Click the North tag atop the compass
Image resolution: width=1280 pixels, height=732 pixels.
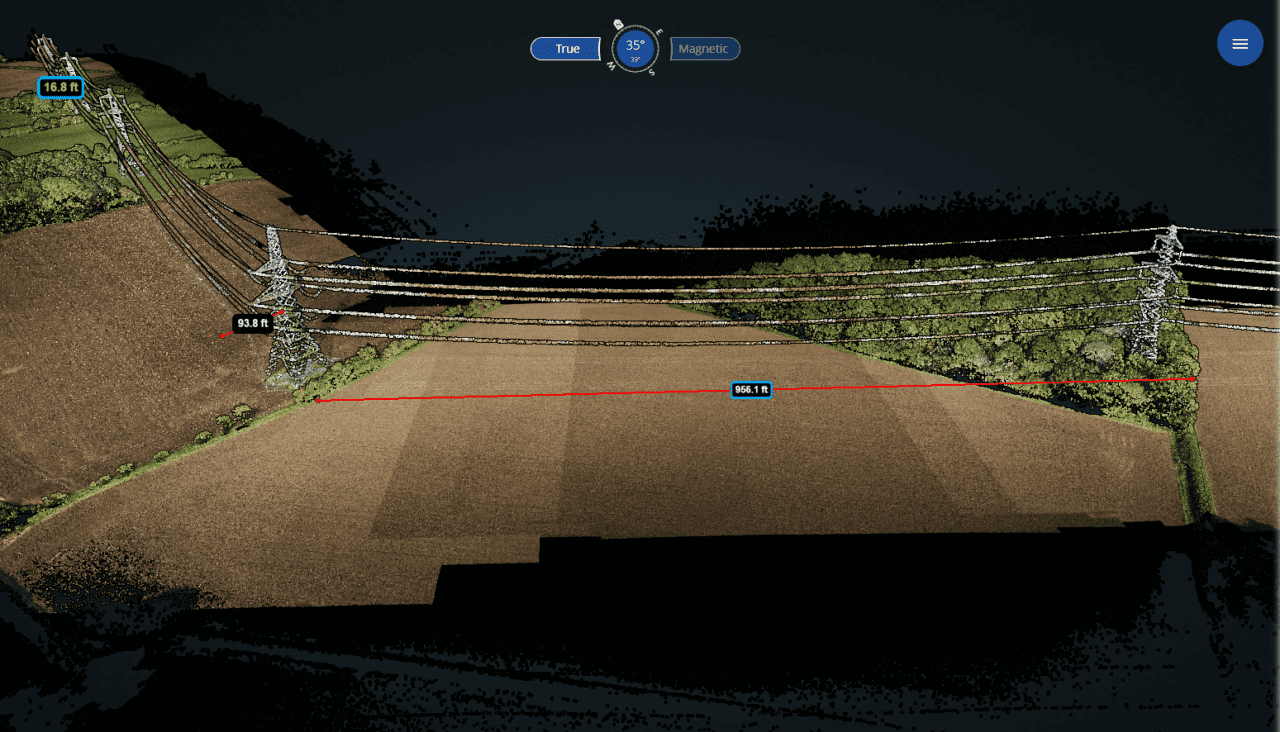[x=618, y=24]
